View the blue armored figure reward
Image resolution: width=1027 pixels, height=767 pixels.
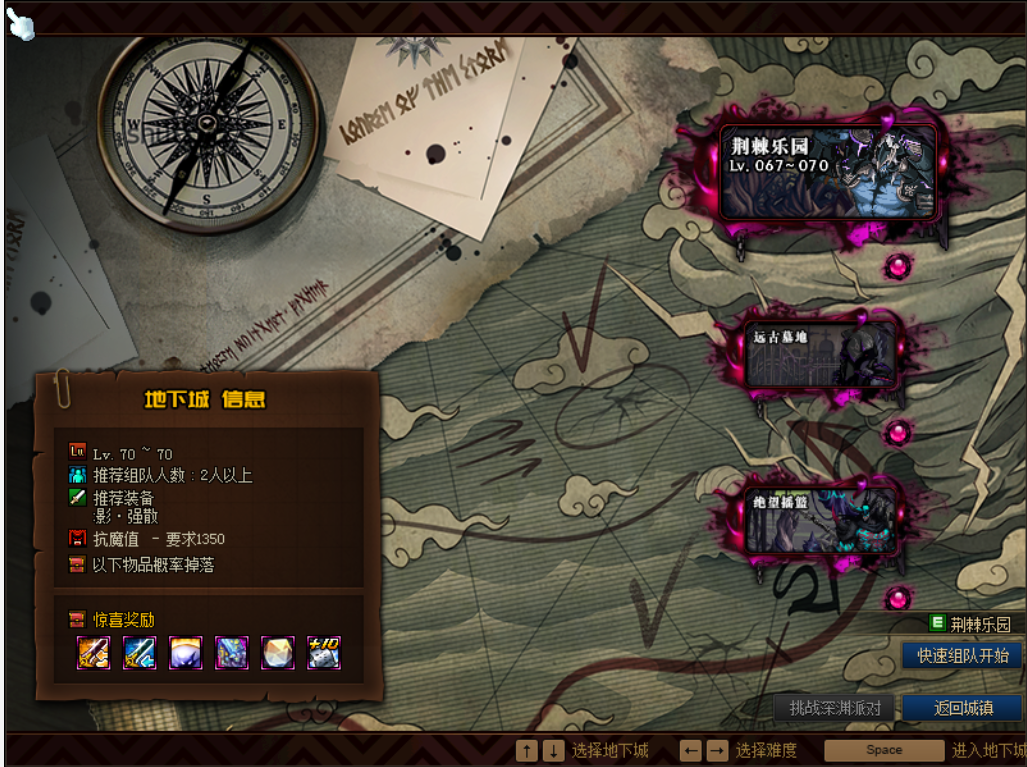pos(232,652)
